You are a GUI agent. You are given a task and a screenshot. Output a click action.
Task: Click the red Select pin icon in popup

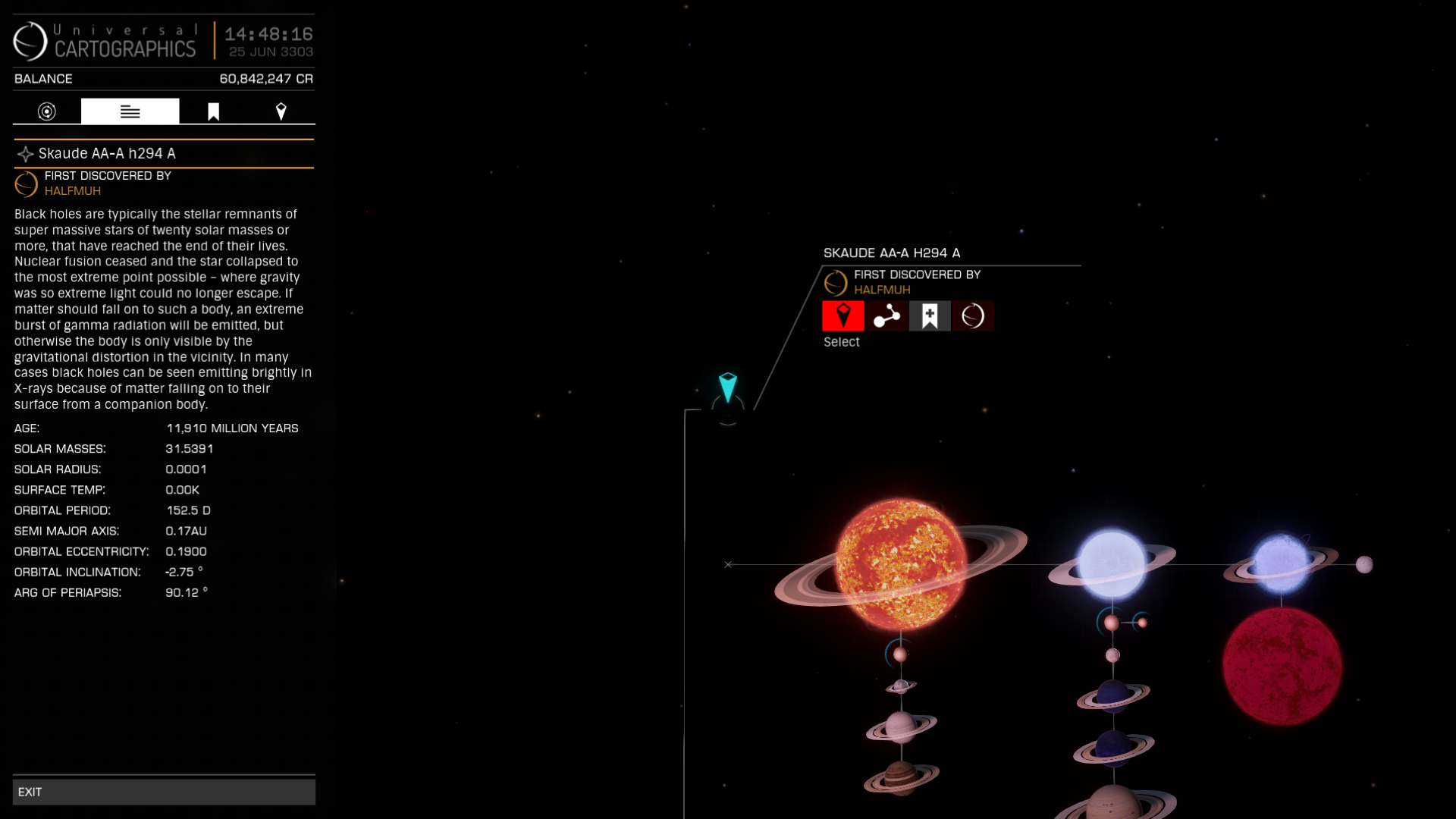pos(843,315)
